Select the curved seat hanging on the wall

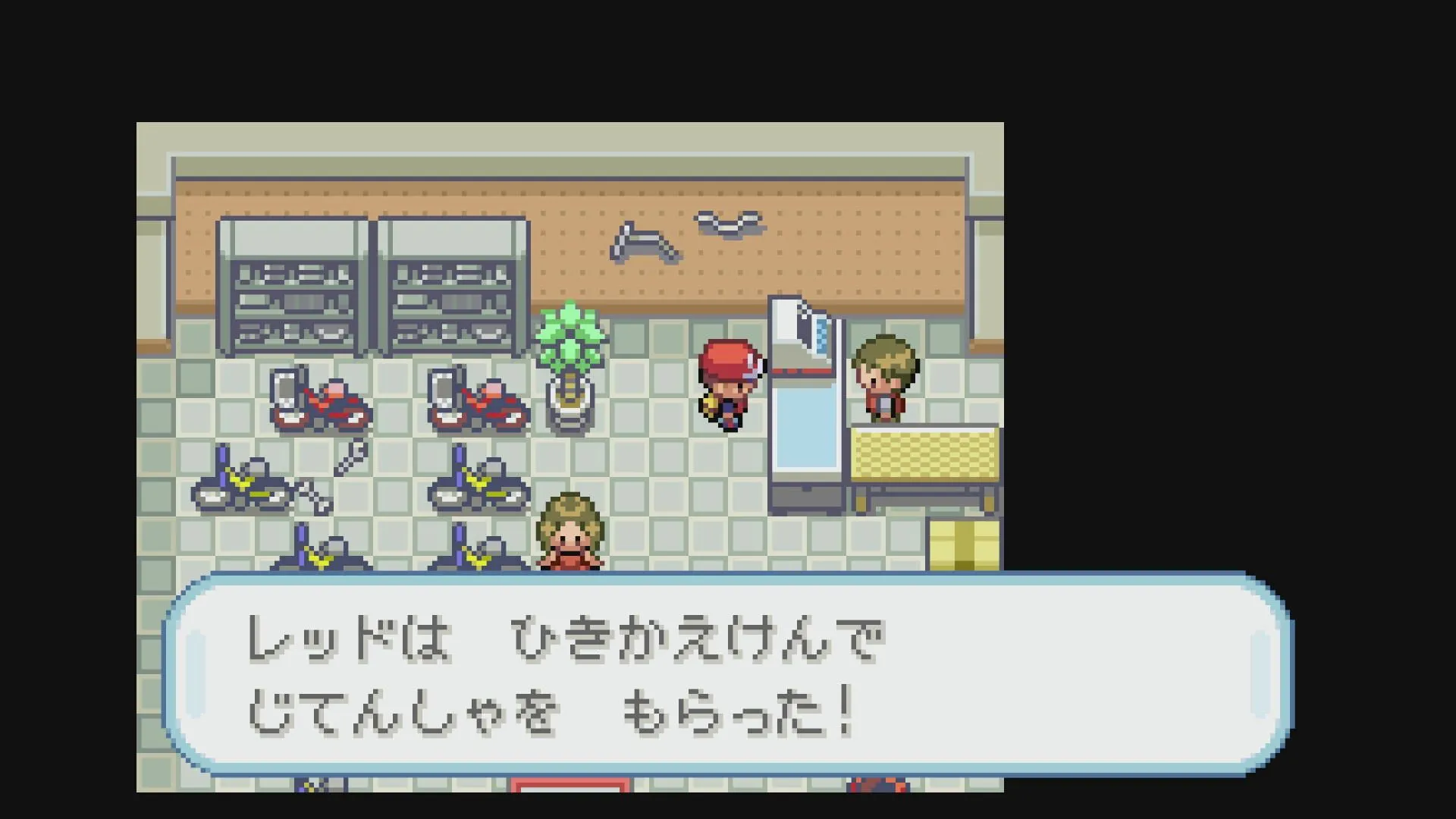click(728, 224)
